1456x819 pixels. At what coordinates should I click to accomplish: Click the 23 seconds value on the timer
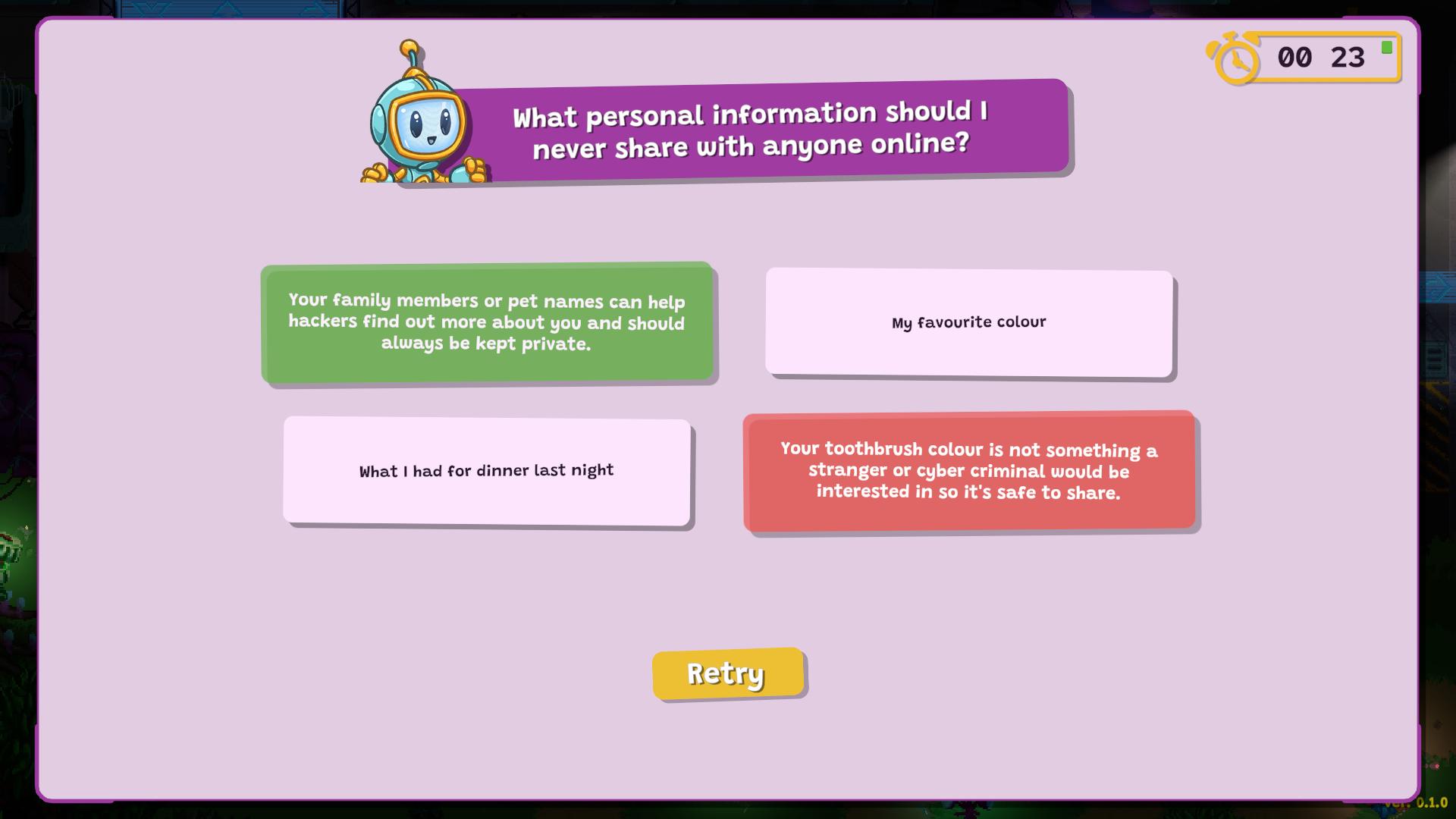1346,58
